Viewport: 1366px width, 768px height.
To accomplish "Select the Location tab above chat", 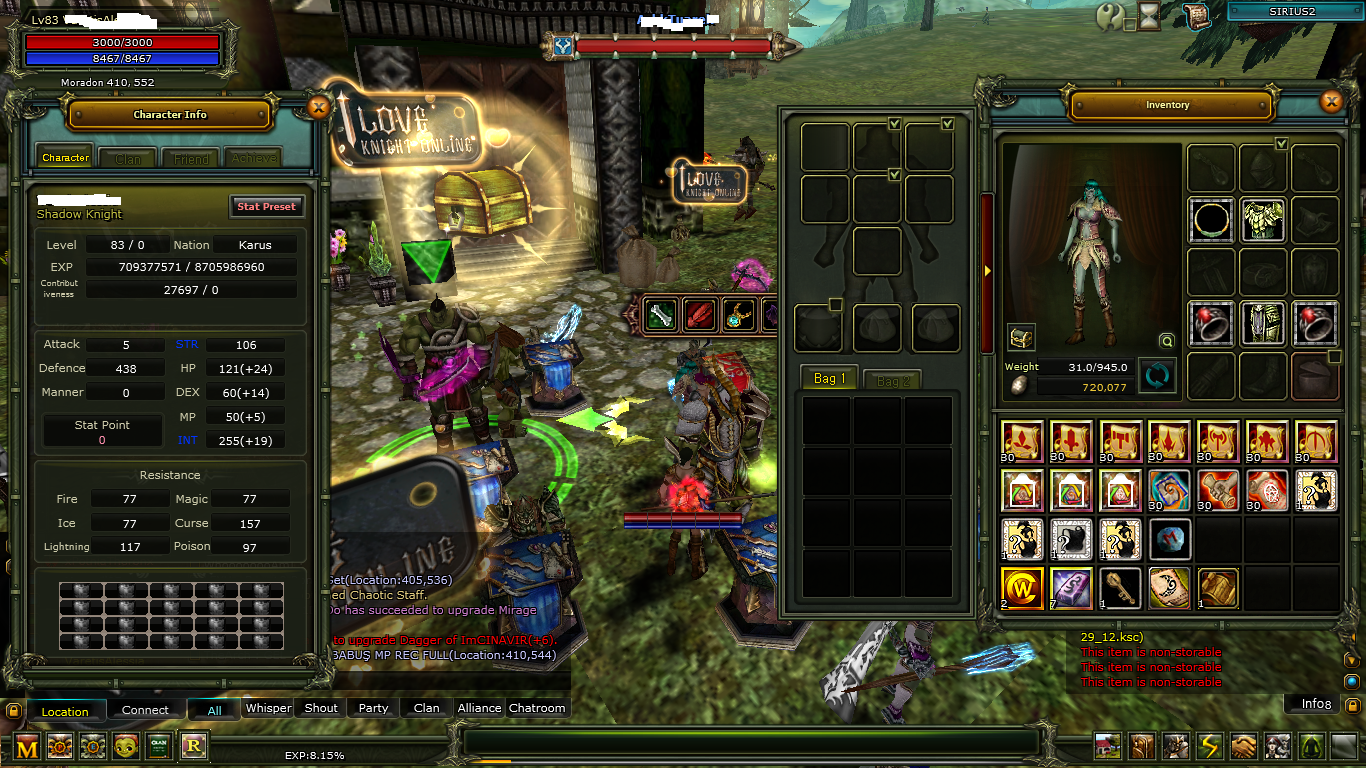I will coord(65,712).
